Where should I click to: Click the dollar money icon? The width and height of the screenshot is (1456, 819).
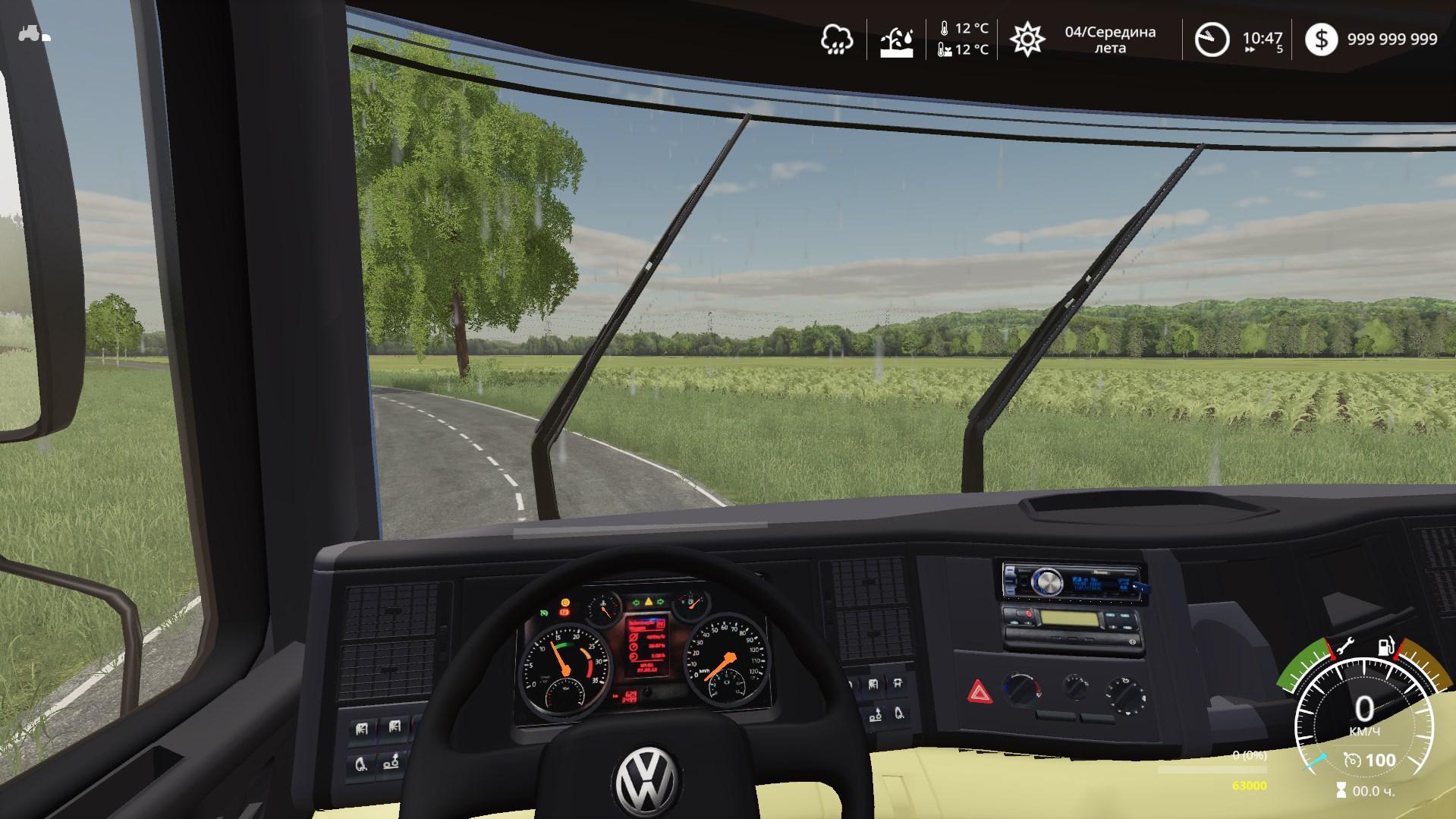click(1321, 39)
